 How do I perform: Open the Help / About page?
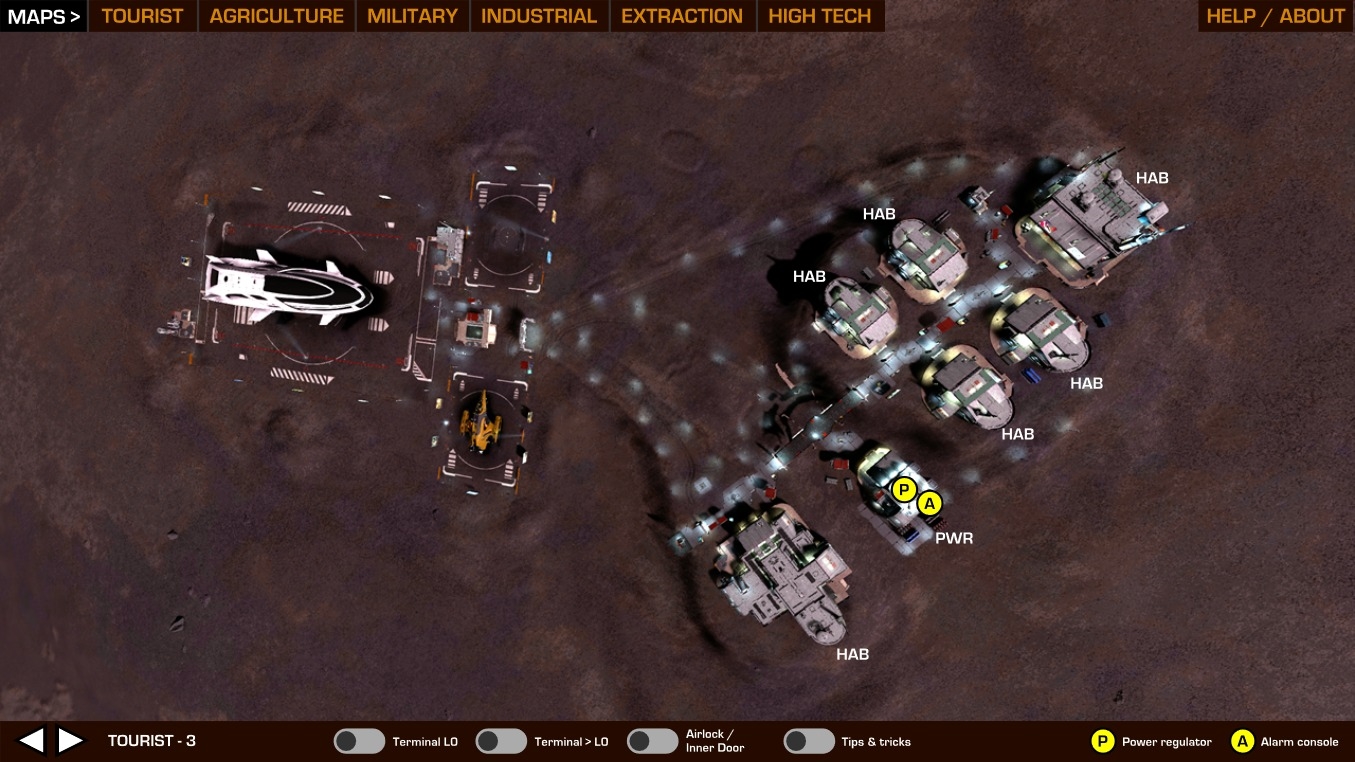(x=1275, y=16)
